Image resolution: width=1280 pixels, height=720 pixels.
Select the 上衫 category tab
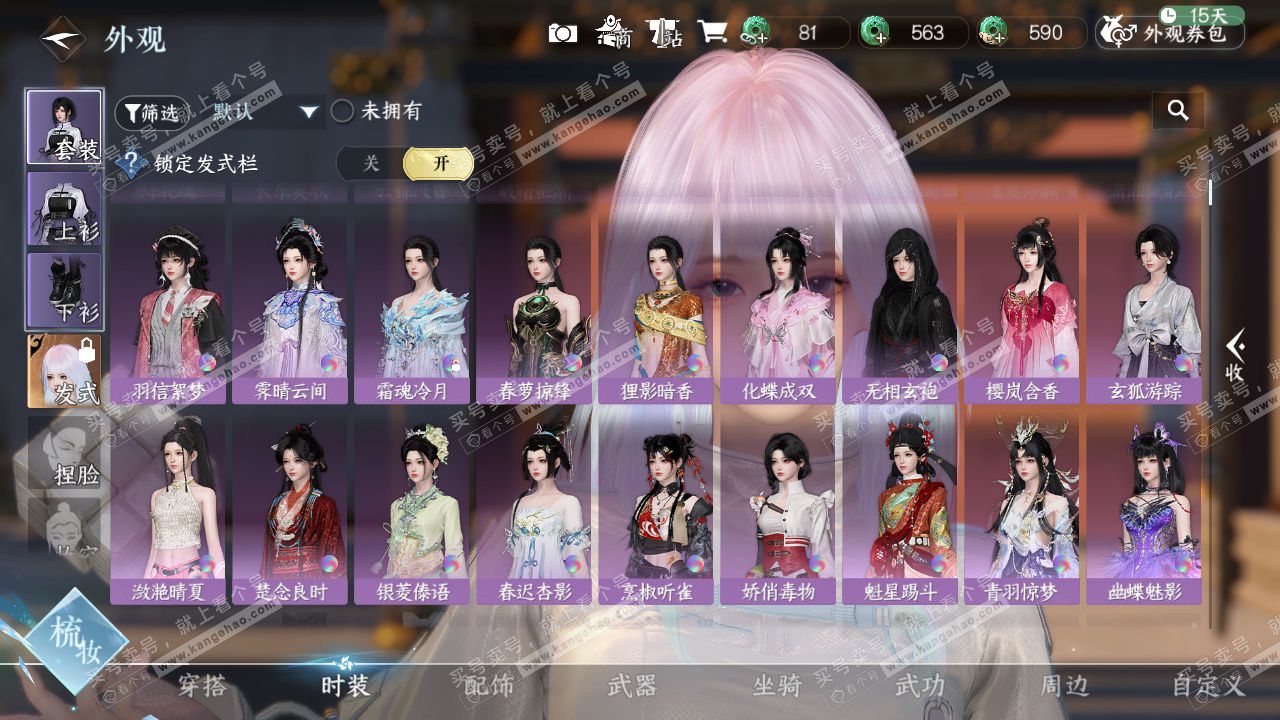tap(64, 209)
